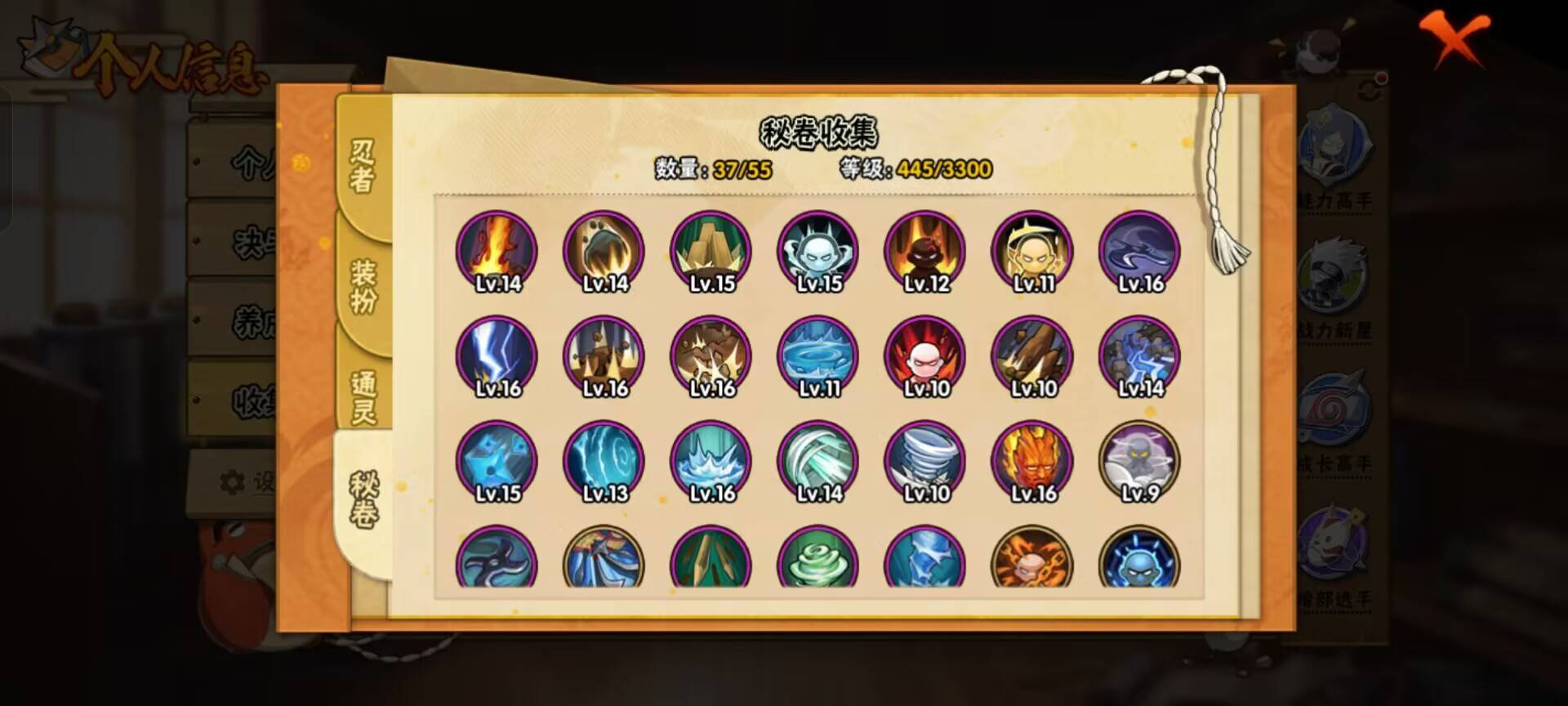
Task: Click the ice crystal scroll in bottom row
Action: (927, 562)
